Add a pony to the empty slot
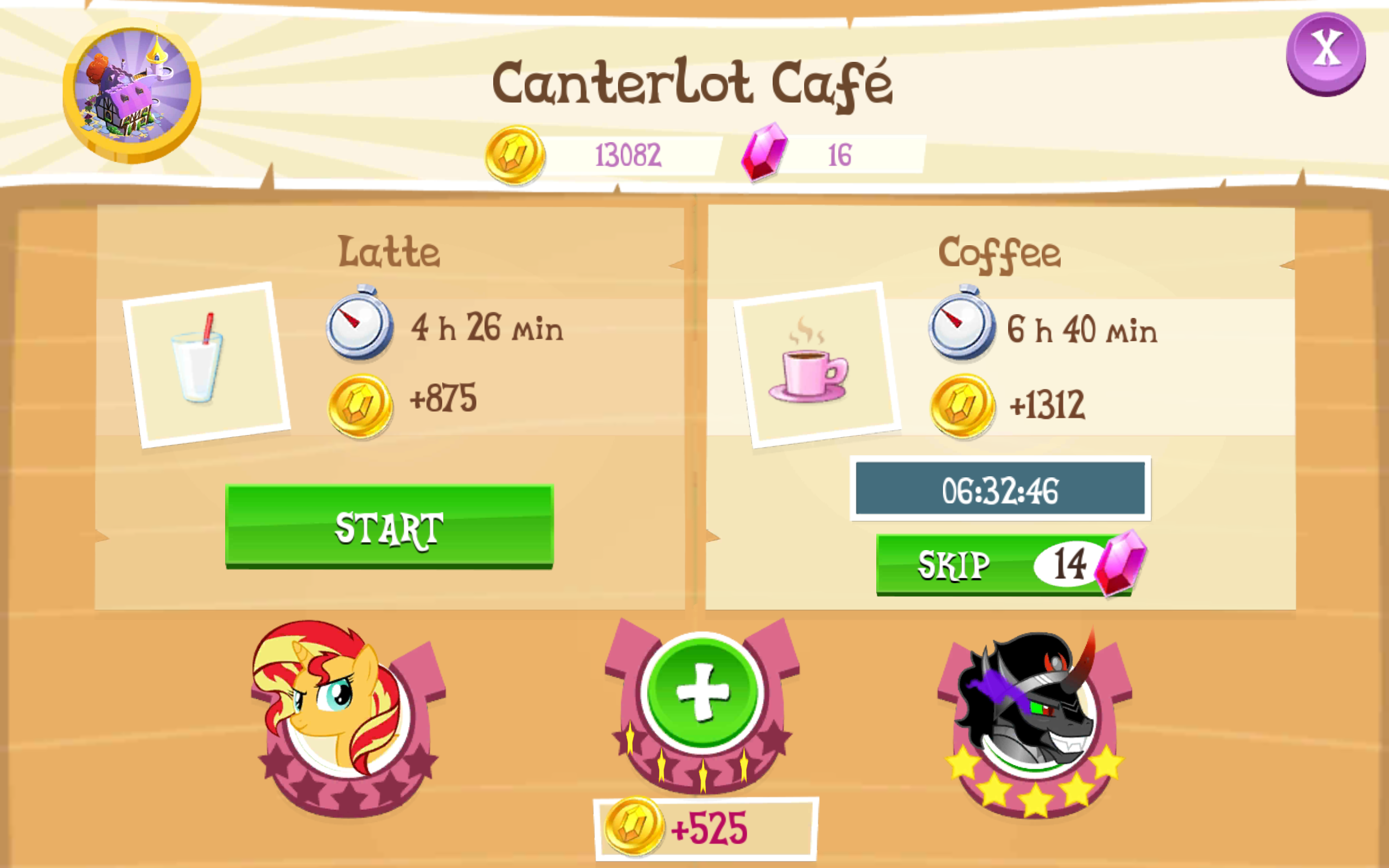Image resolution: width=1389 pixels, height=868 pixels. point(703,692)
